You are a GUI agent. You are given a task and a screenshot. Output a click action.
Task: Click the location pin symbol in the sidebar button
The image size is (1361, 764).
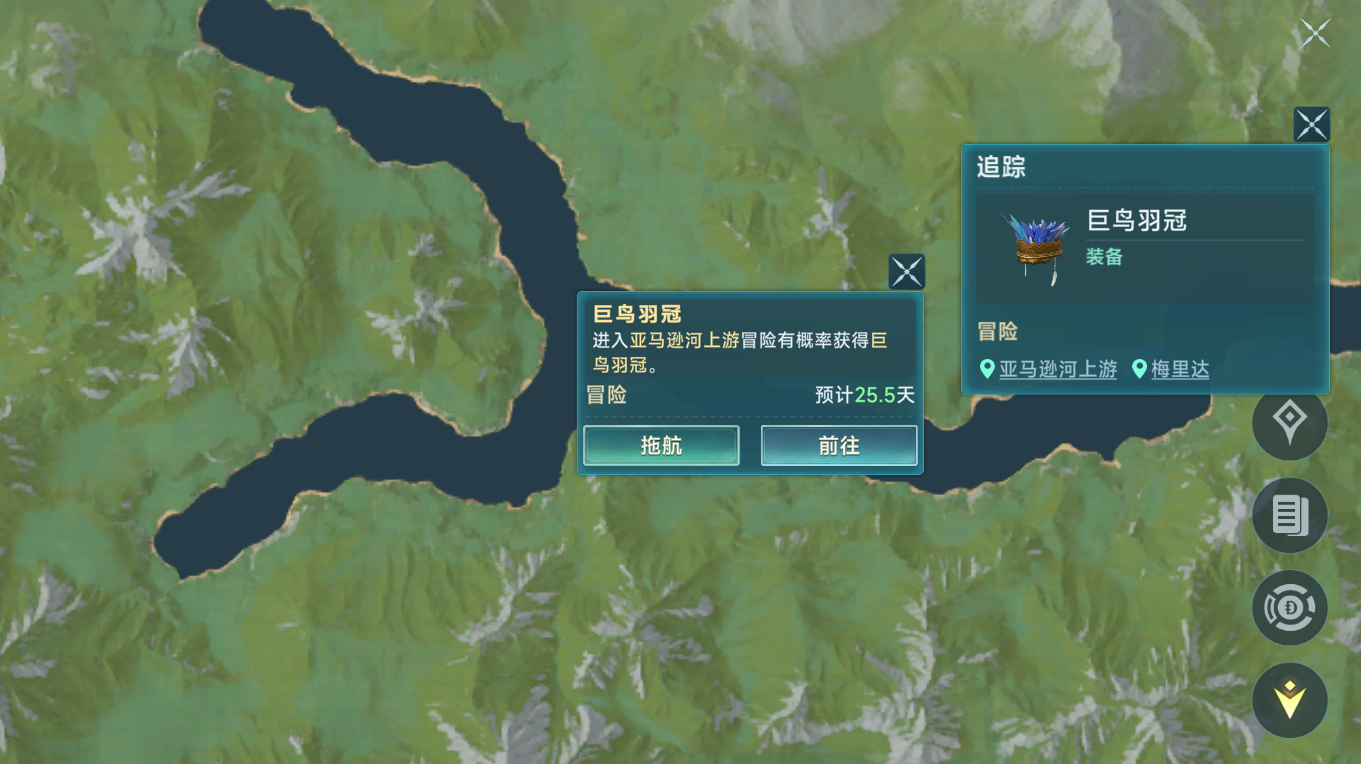[x=1289, y=423]
